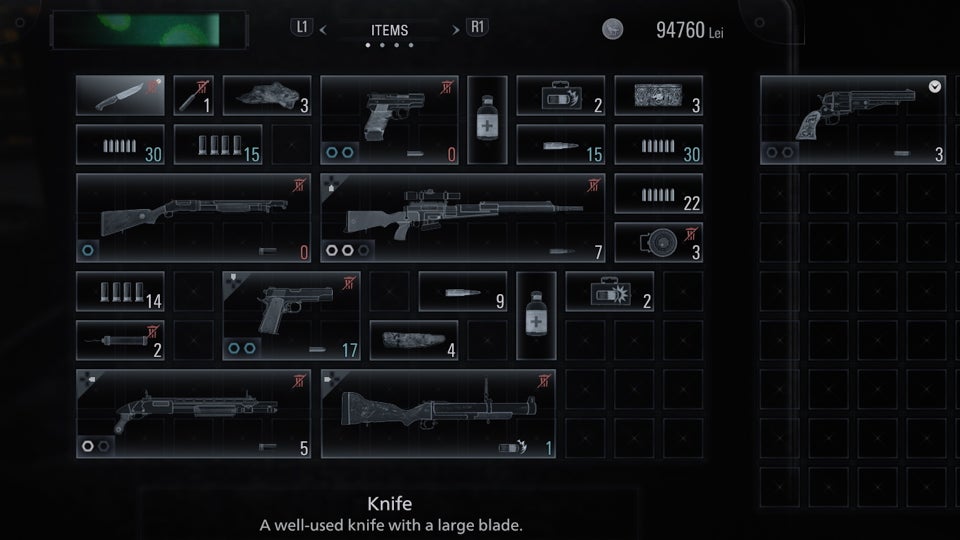Choose the long-stock shotgun with 0 shells
This screenshot has width=960, height=540.
point(193,218)
